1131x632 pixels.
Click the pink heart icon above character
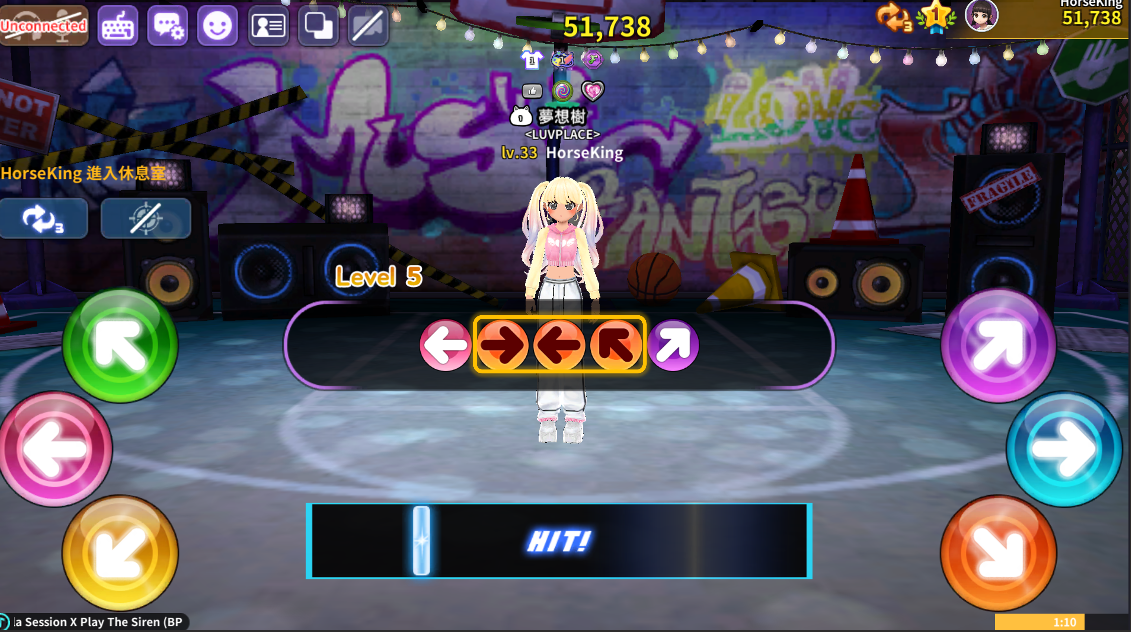point(593,92)
